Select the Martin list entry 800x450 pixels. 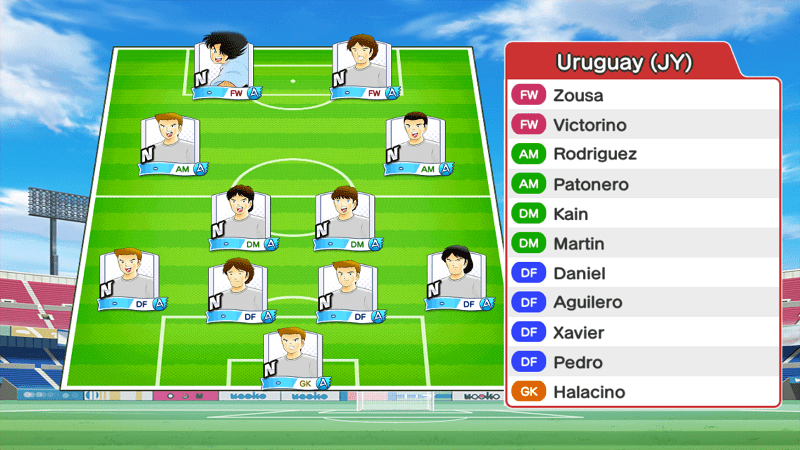point(642,243)
